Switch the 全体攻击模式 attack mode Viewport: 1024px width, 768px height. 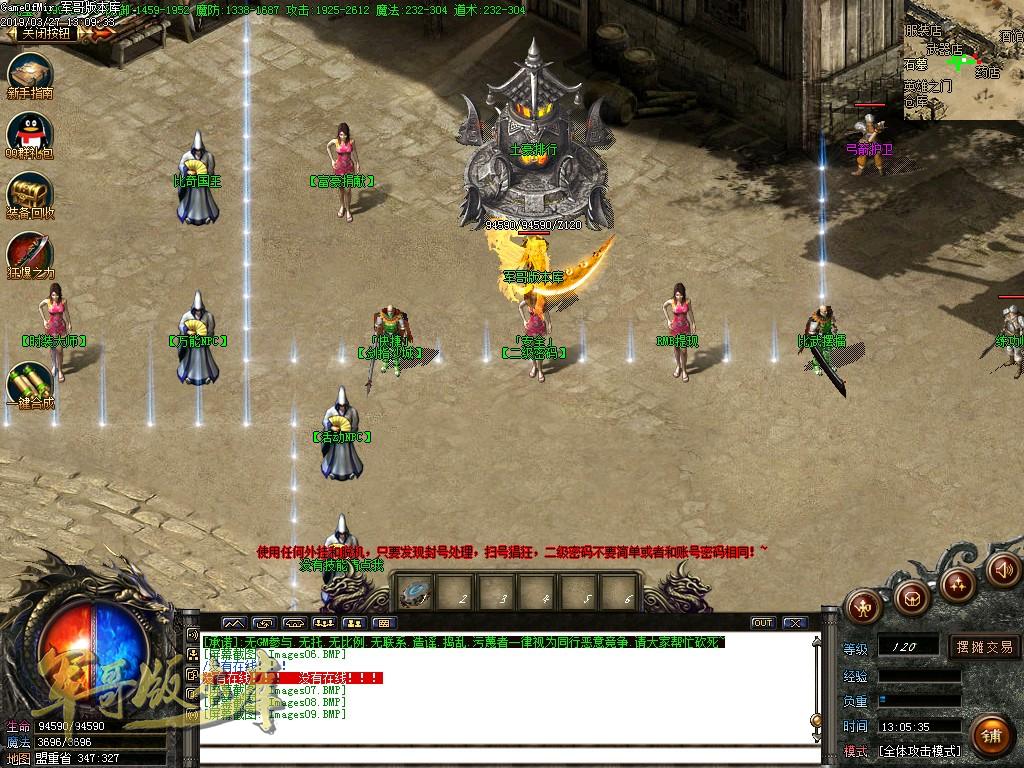920,751
